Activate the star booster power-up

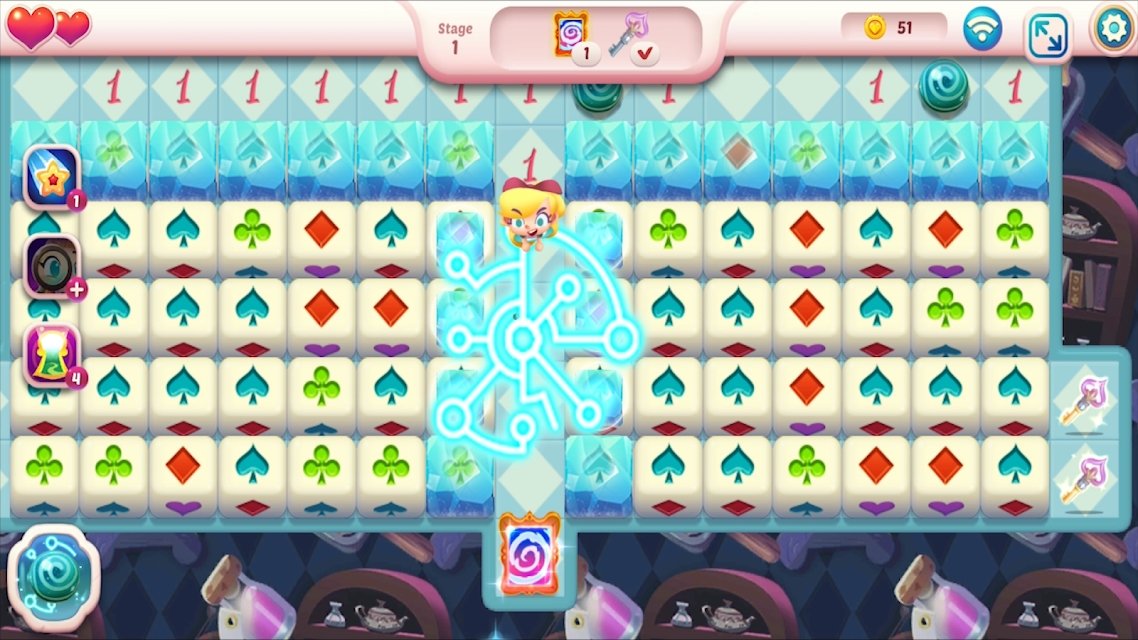(51, 176)
